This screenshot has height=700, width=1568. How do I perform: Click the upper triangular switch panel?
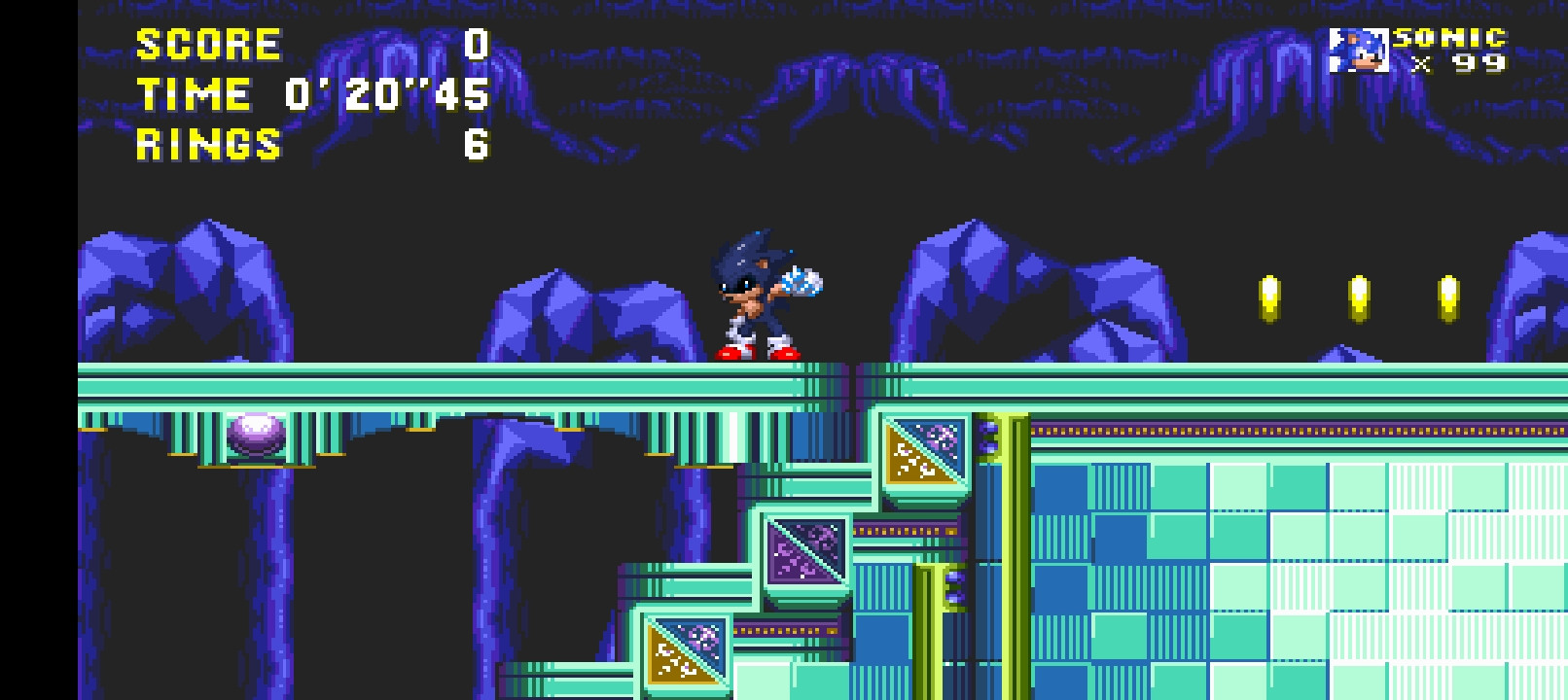coord(926,450)
